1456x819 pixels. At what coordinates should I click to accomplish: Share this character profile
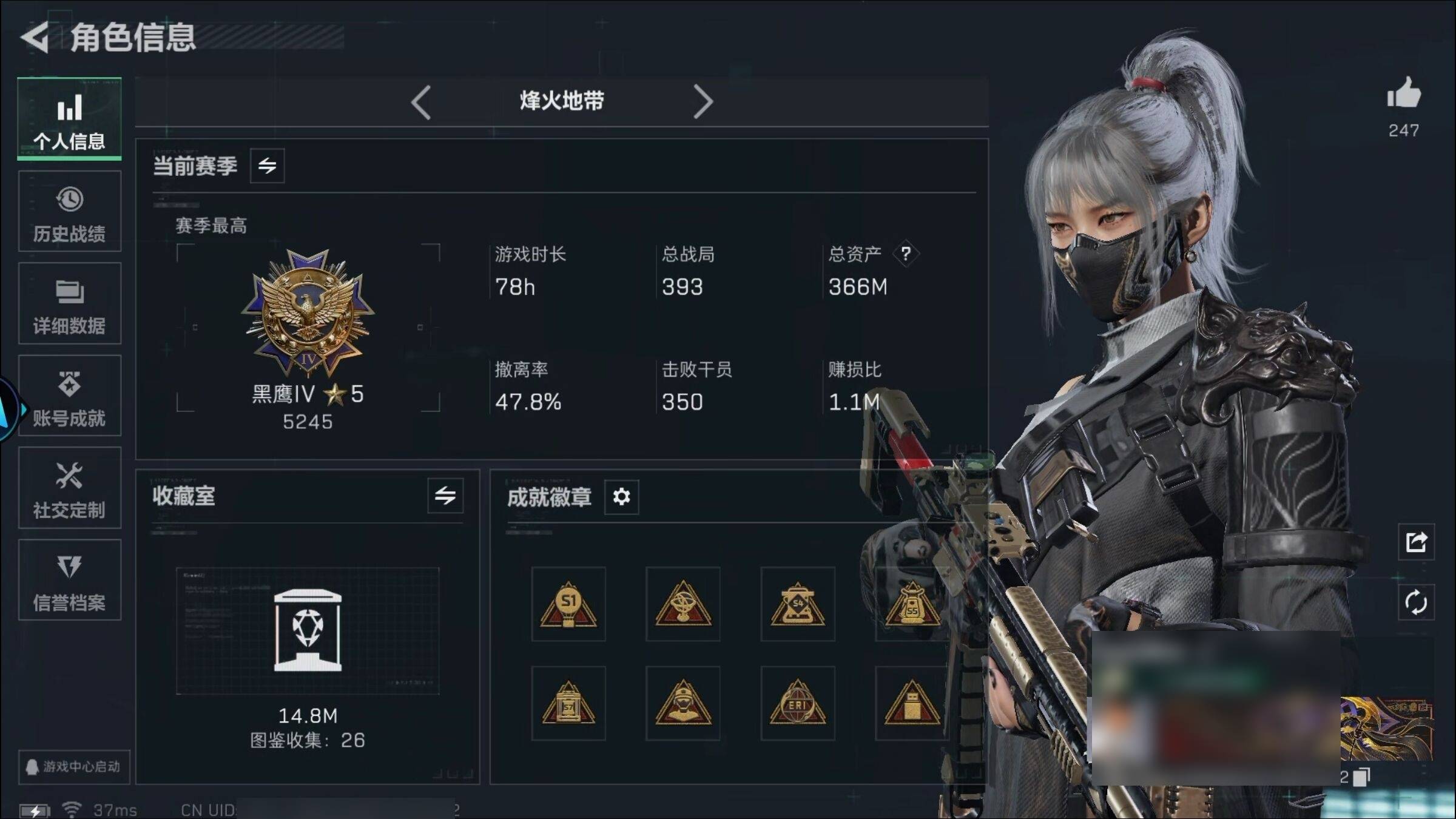(x=1416, y=542)
